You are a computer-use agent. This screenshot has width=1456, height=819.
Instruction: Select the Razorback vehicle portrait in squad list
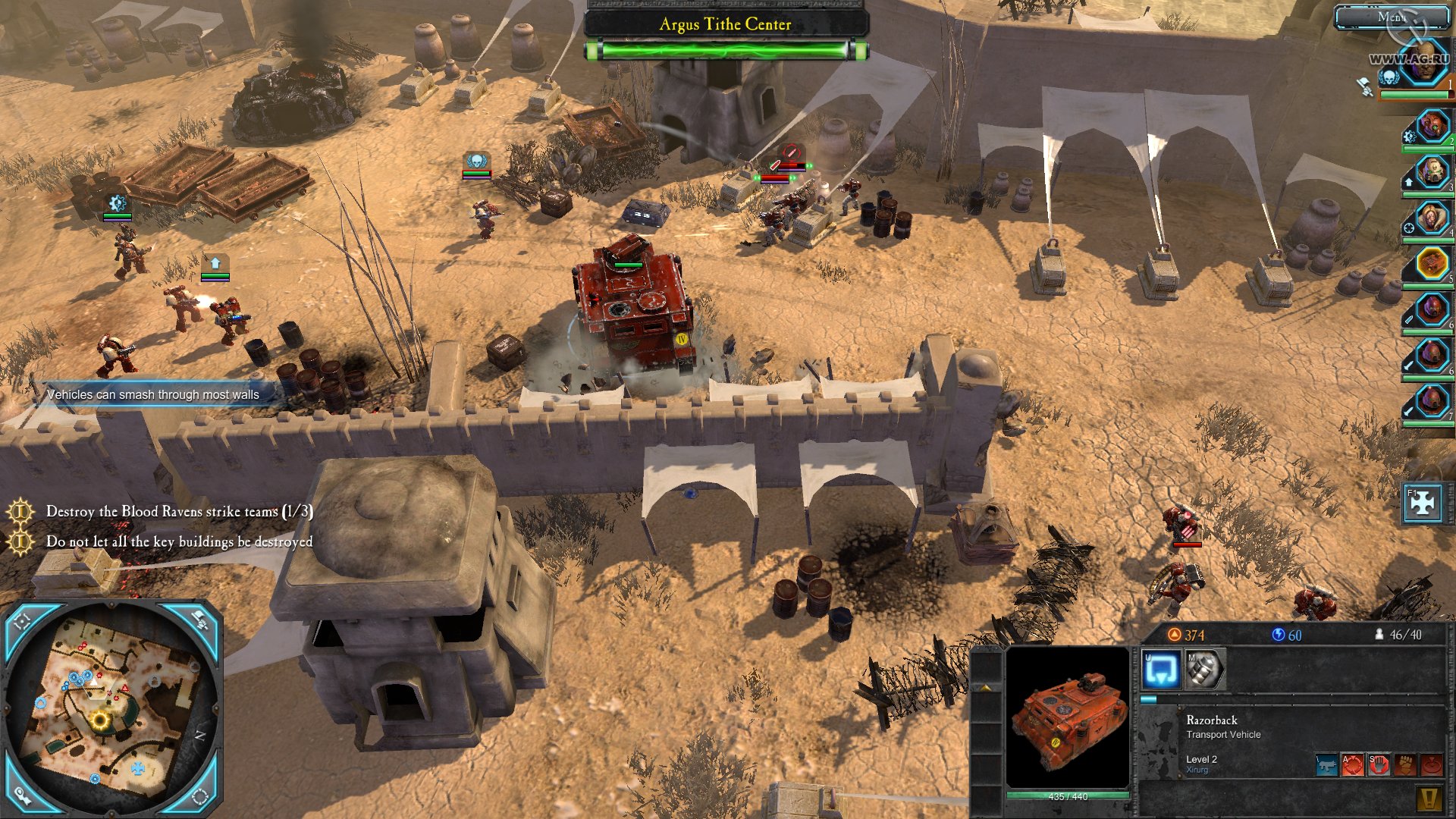click(1432, 264)
